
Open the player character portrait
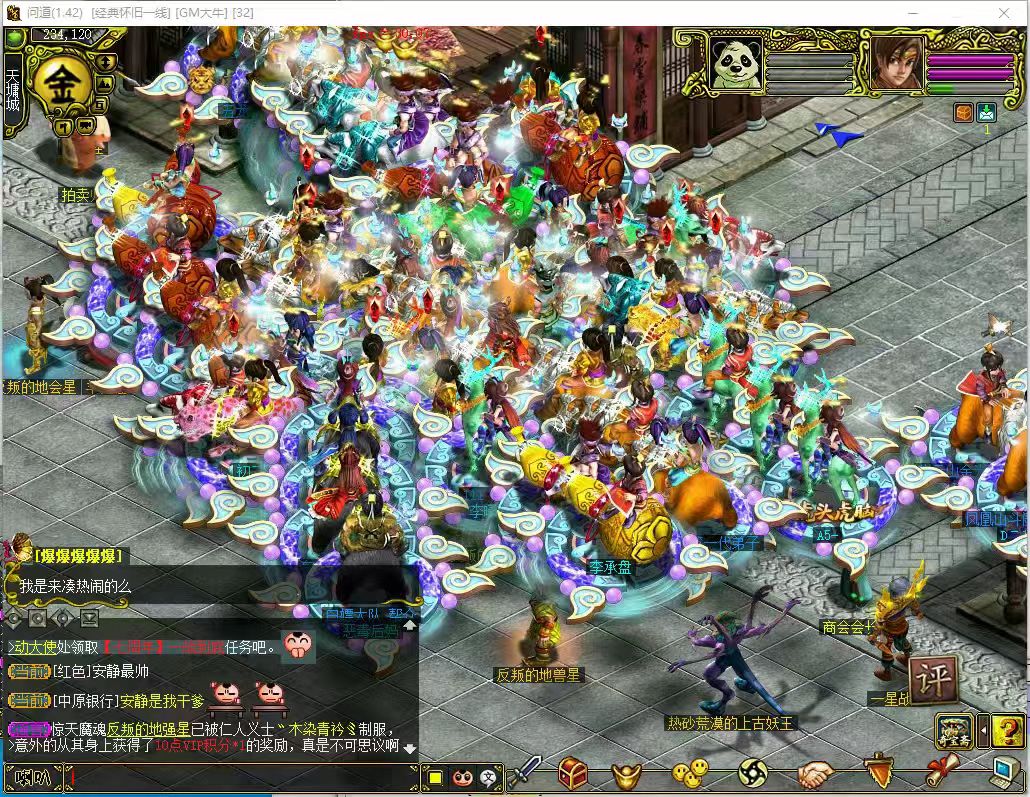[897, 63]
